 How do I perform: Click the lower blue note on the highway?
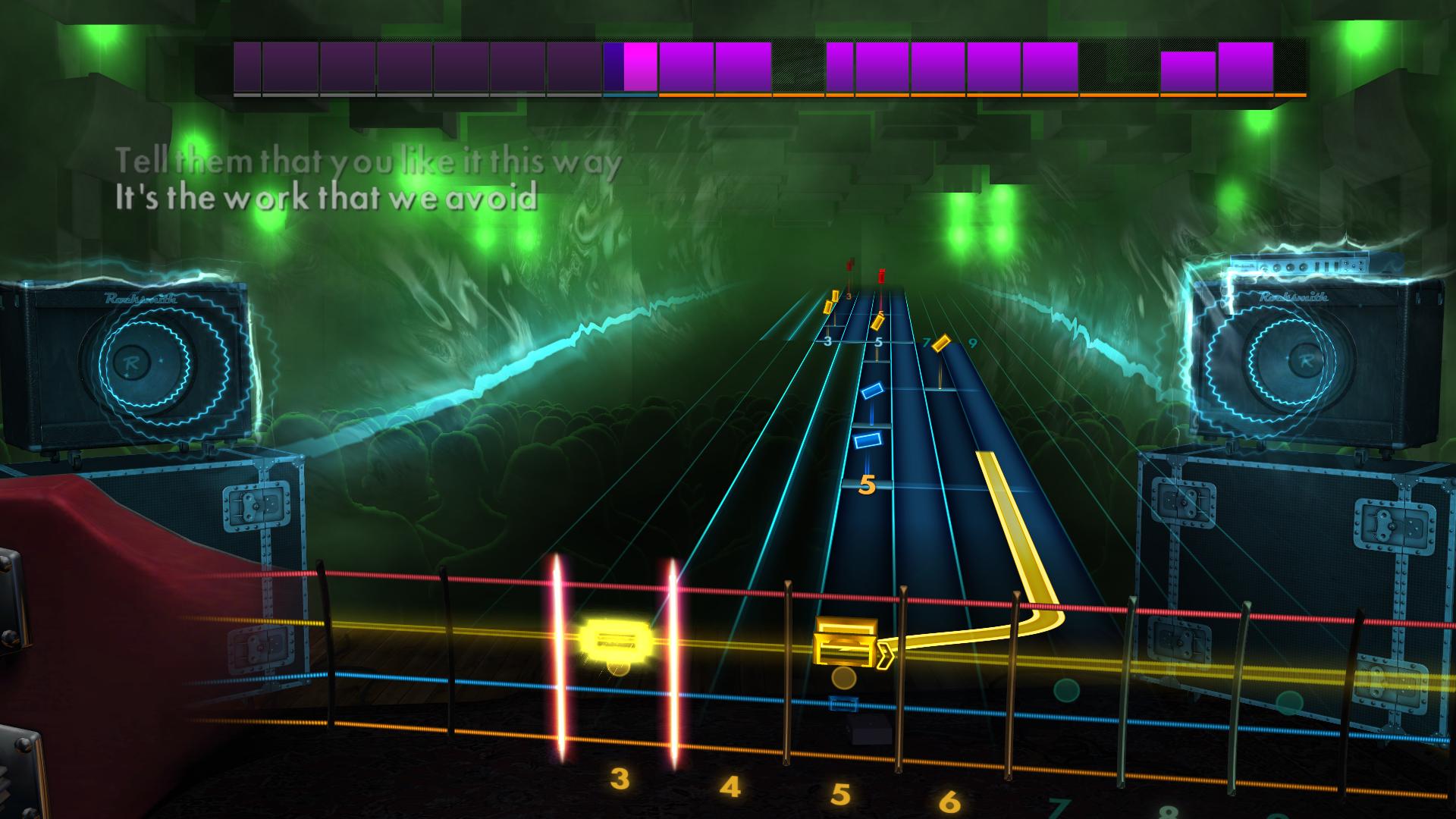tap(869, 441)
